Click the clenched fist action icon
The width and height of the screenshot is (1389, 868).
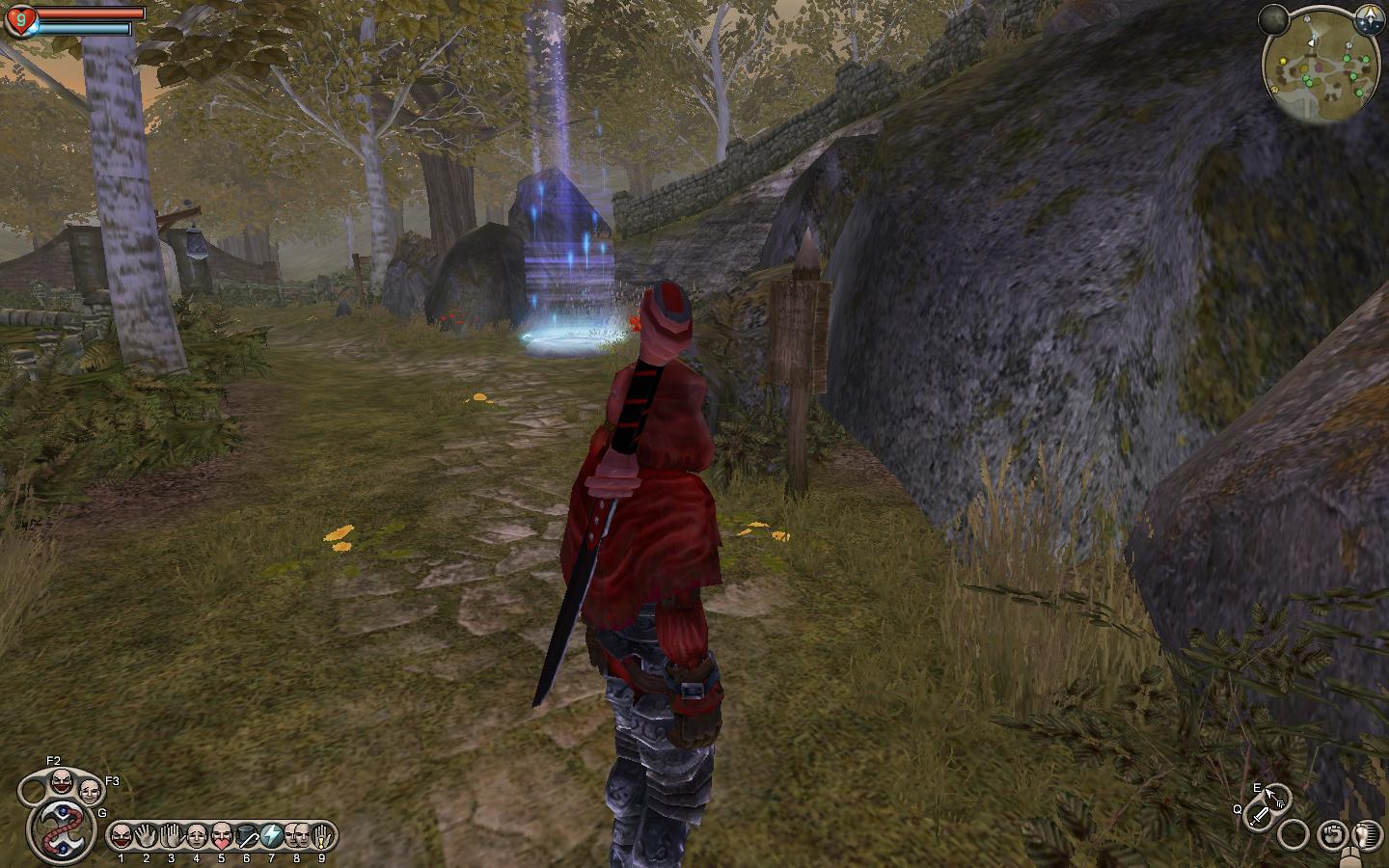(x=1332, y=831)
